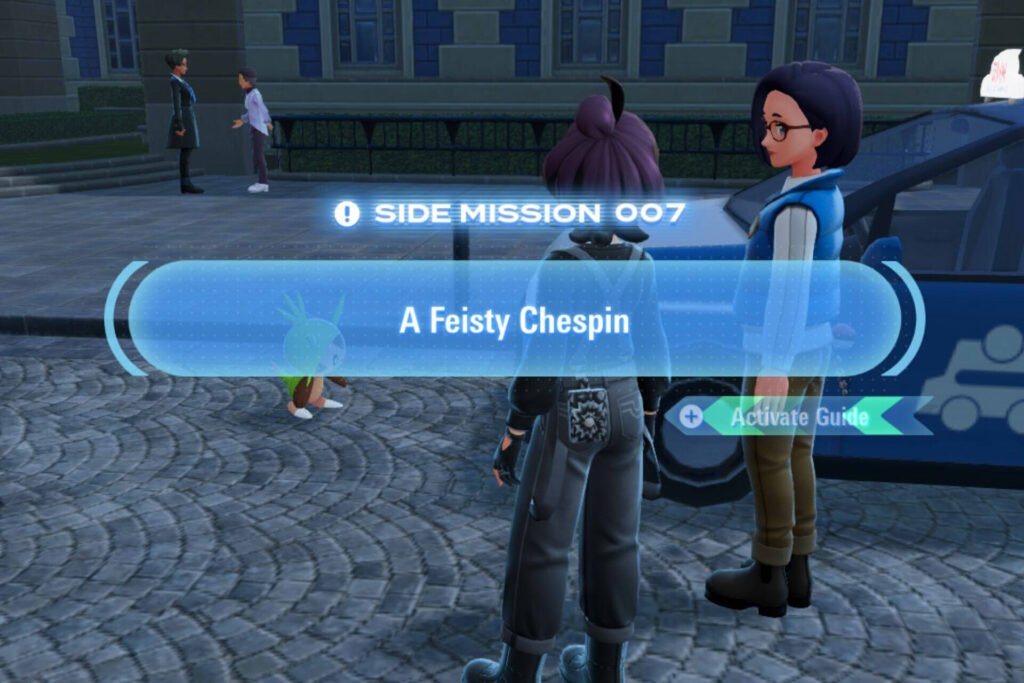This screenshot has width=1024, height=683.
Task: Open the Side Mission 007 header
Action: coord(512,213)
